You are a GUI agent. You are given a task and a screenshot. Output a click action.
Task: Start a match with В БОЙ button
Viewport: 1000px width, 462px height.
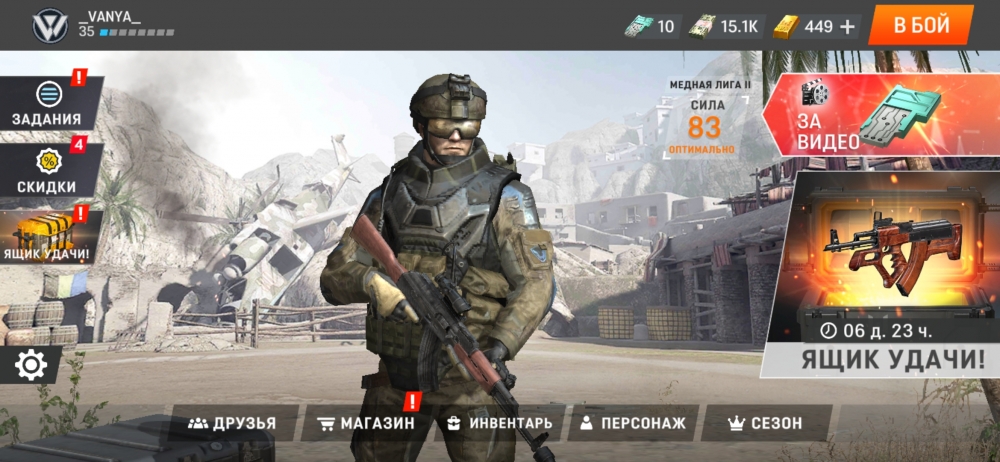921,26
